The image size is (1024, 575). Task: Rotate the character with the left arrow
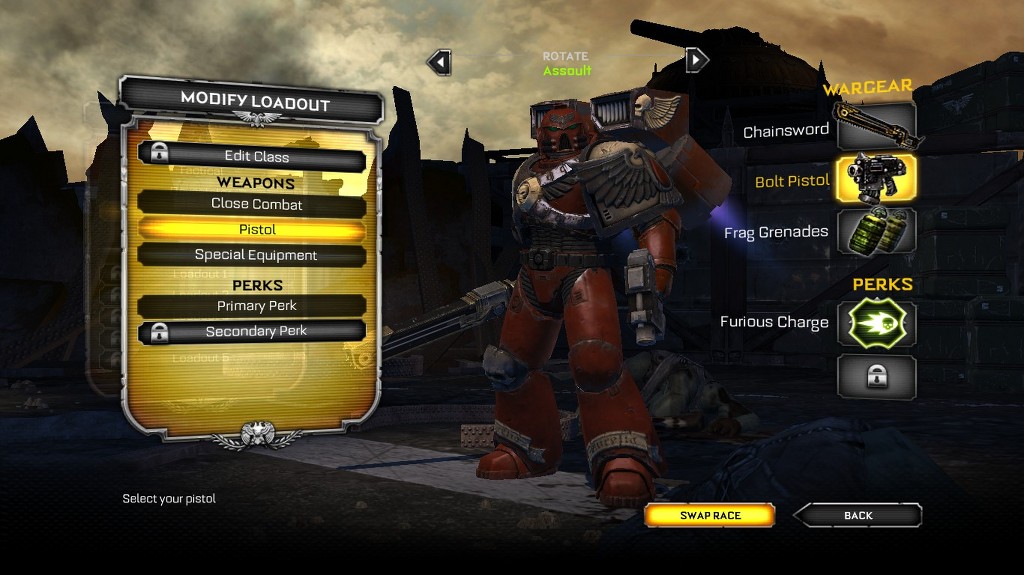439,62
